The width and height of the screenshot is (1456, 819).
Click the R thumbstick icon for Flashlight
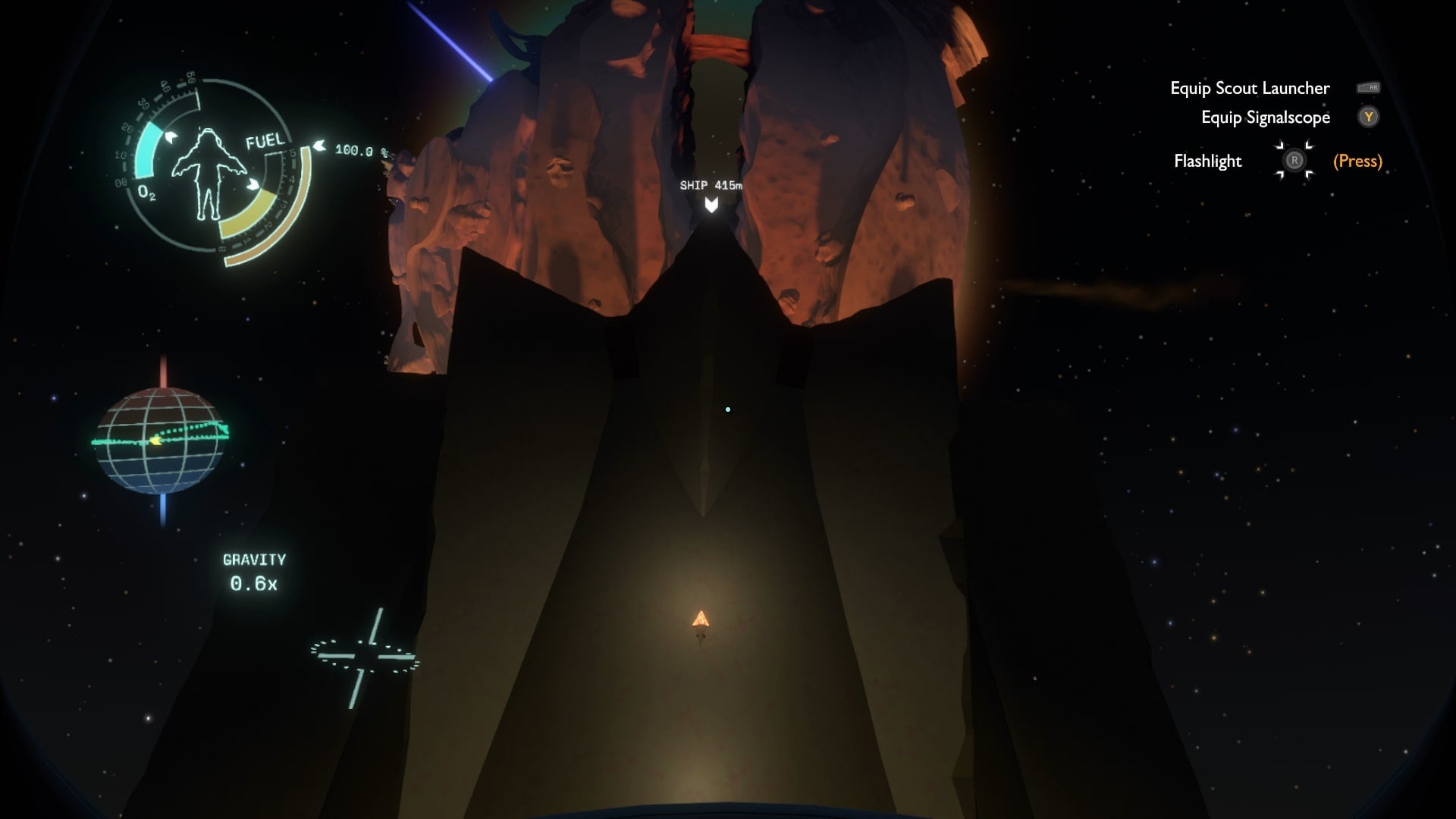pos(1295,161)
